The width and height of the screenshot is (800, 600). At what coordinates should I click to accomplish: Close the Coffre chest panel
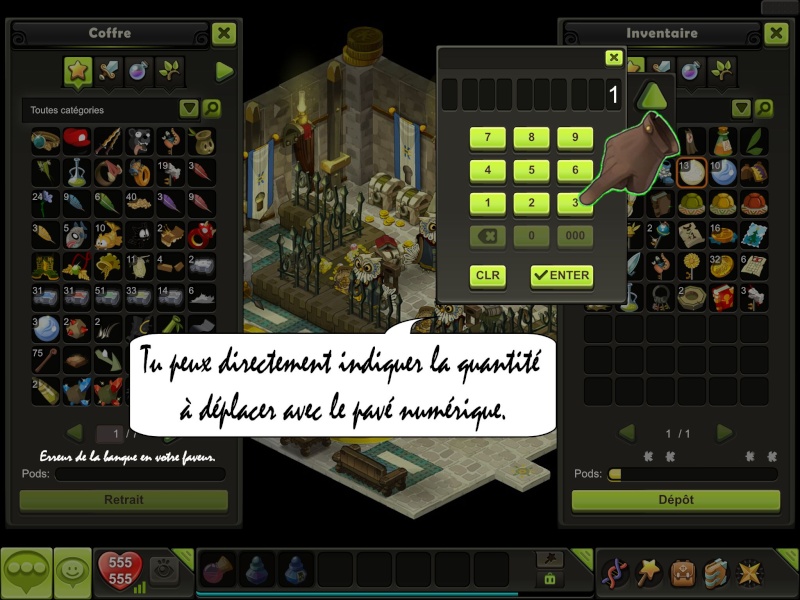click(224, 34)
